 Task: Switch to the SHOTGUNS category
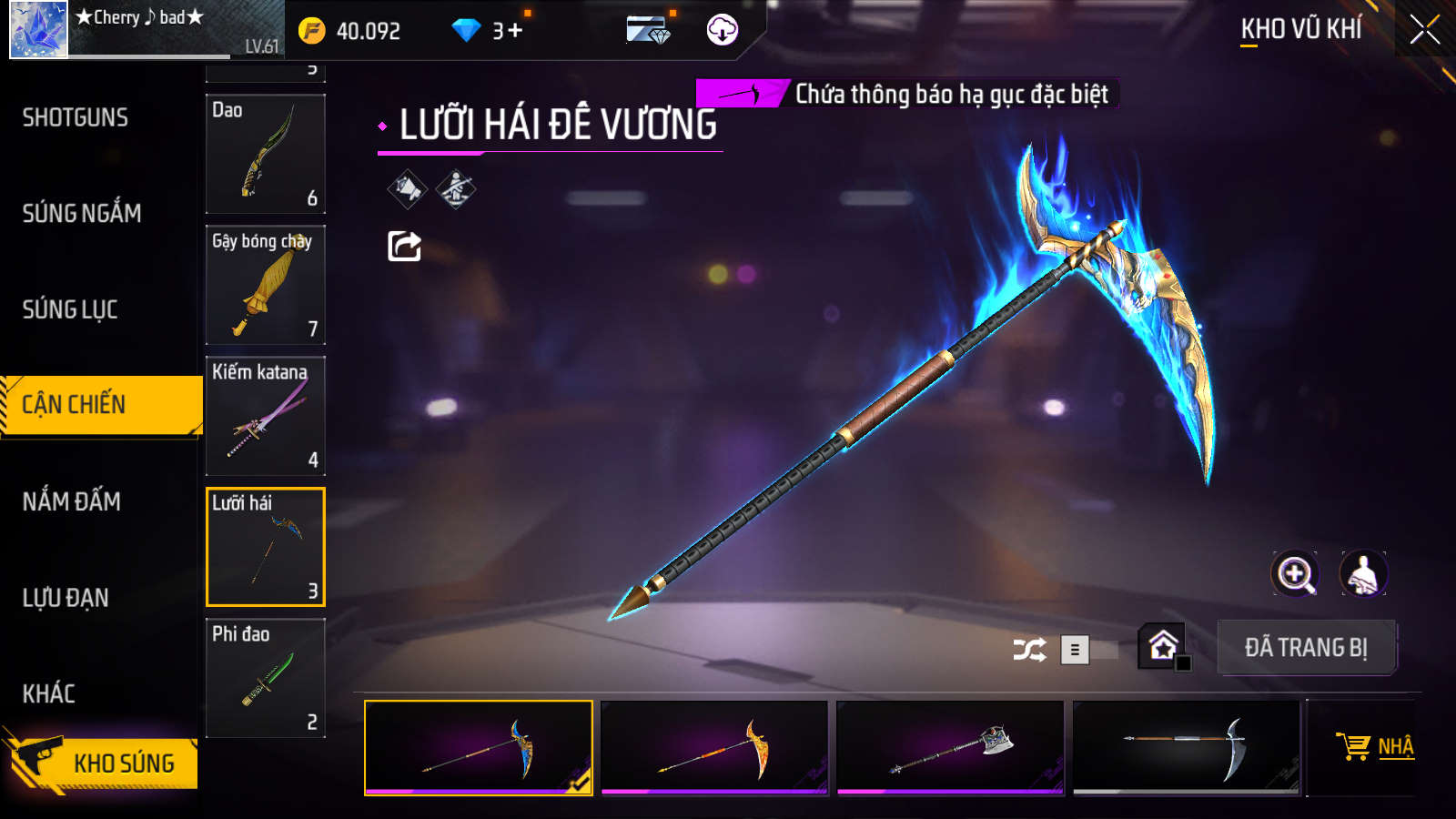click(76, 117)
